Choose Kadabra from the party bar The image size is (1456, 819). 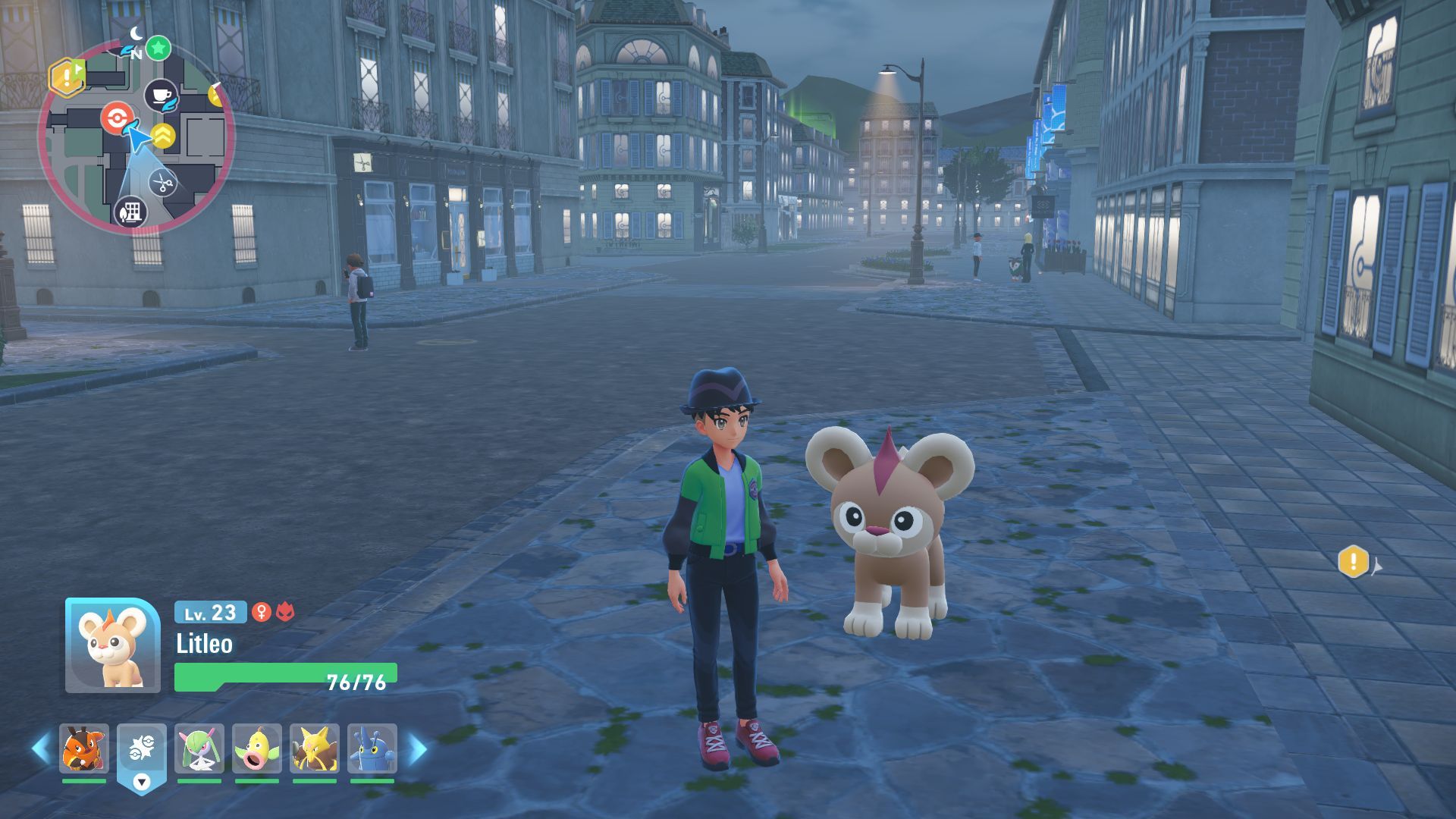click(315, 748)
